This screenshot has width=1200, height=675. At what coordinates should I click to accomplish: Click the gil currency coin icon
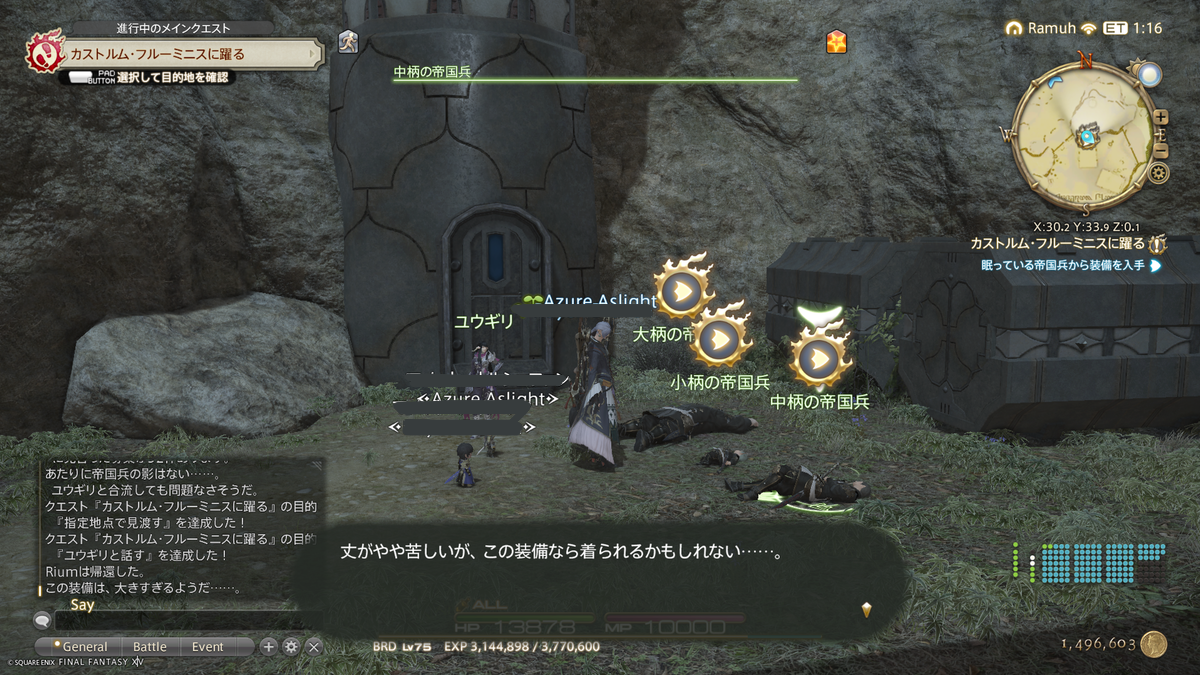(1154, 645)
